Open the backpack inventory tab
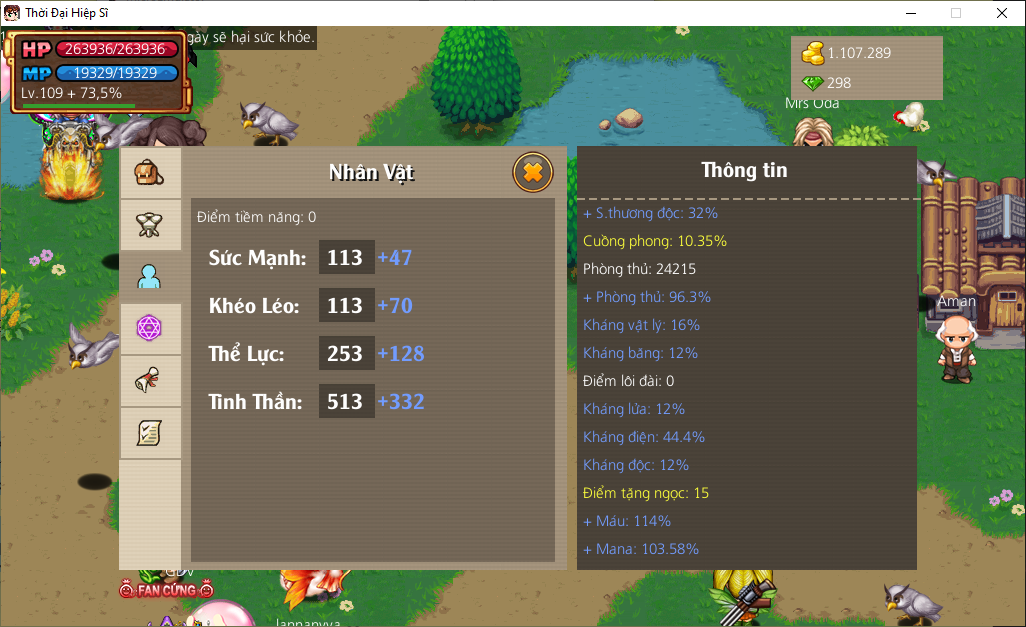1026x627 pixels. [150, 172]
